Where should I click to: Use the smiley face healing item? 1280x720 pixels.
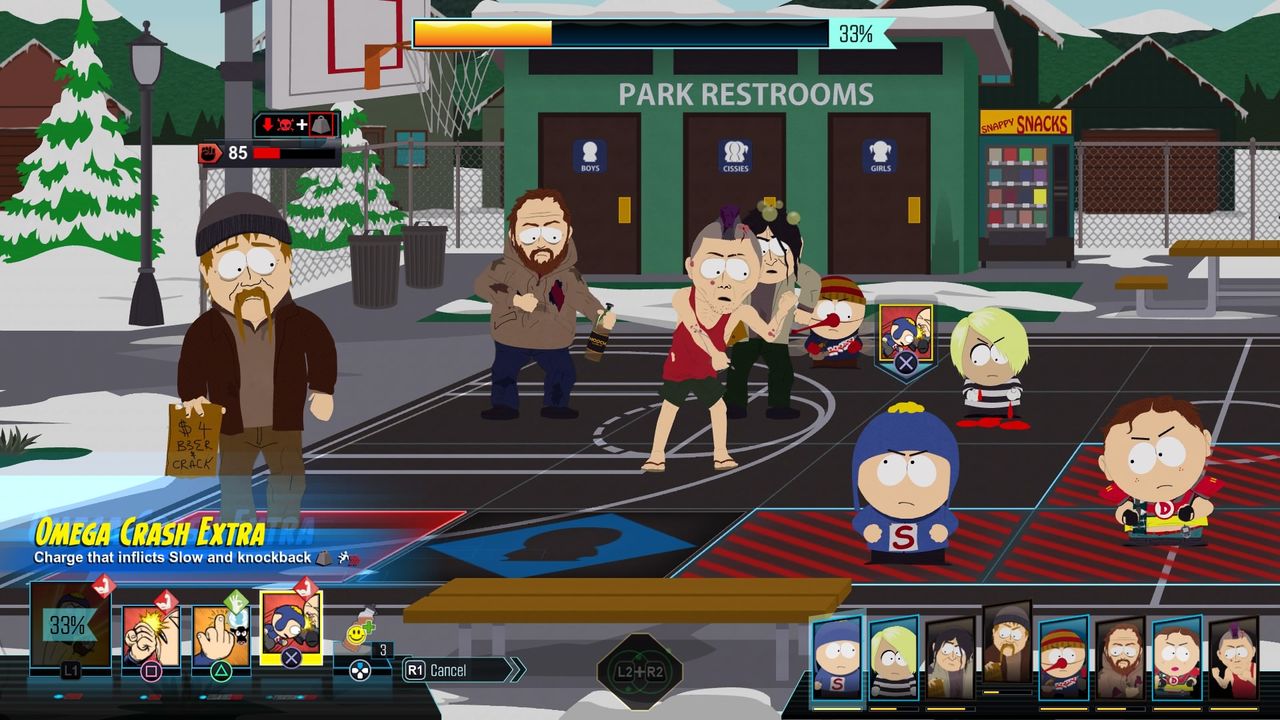(358, 637)
